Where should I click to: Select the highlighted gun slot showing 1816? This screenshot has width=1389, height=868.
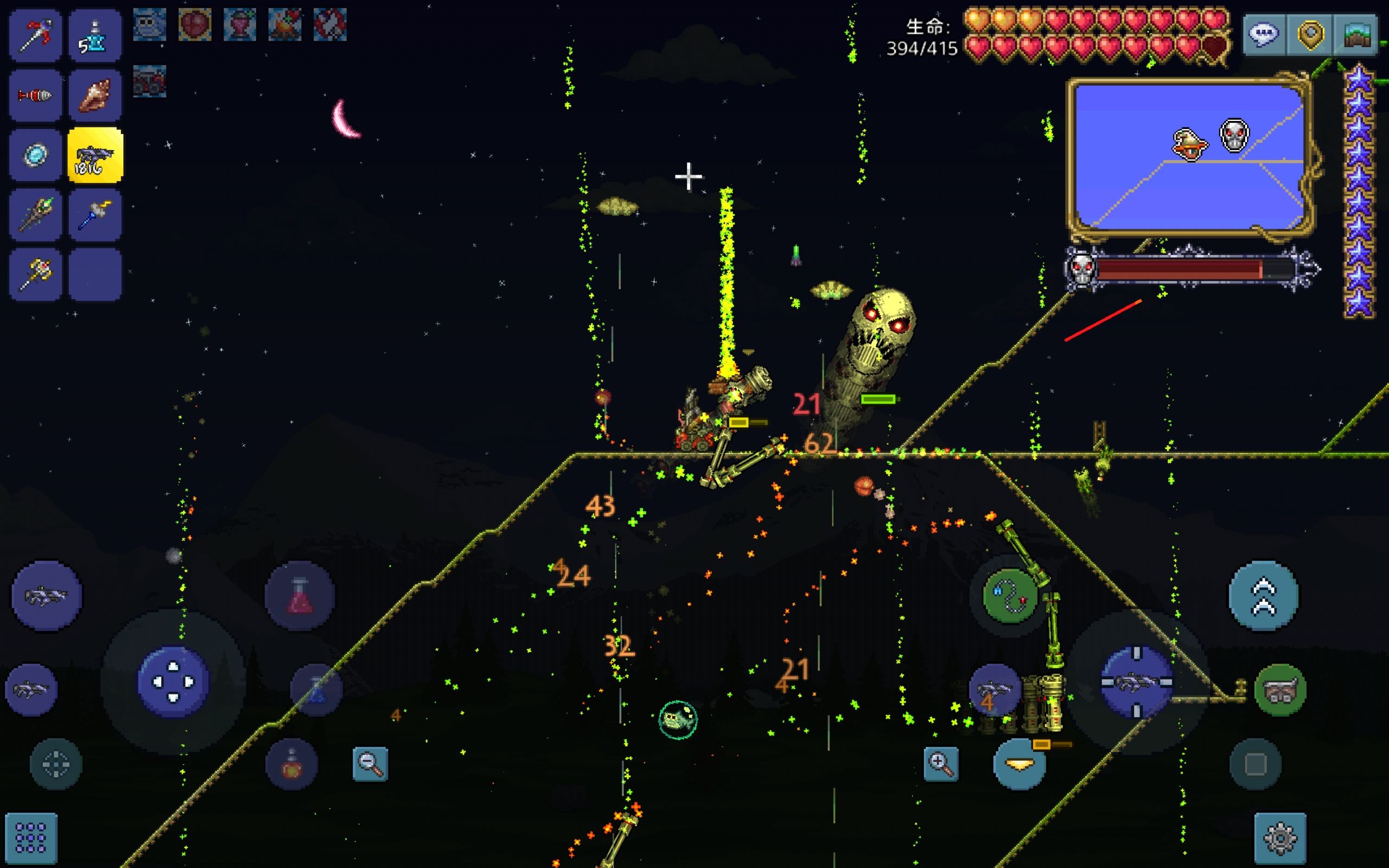tap(95, 155)
